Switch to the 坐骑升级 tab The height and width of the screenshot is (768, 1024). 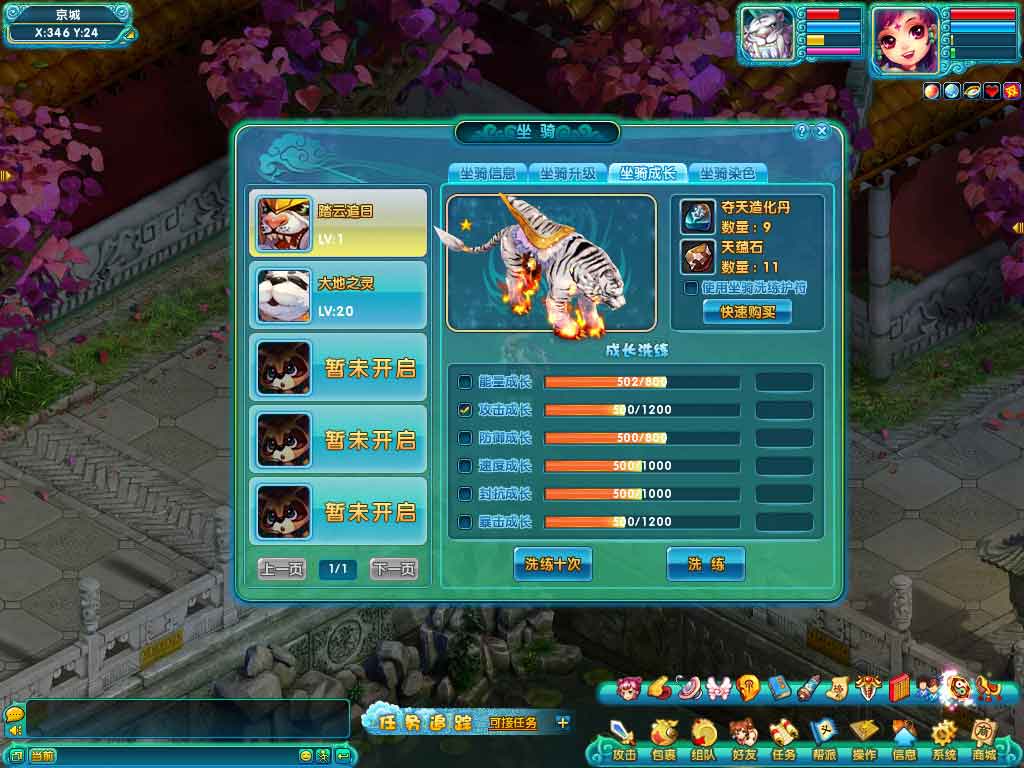click(x=567, y=173)
